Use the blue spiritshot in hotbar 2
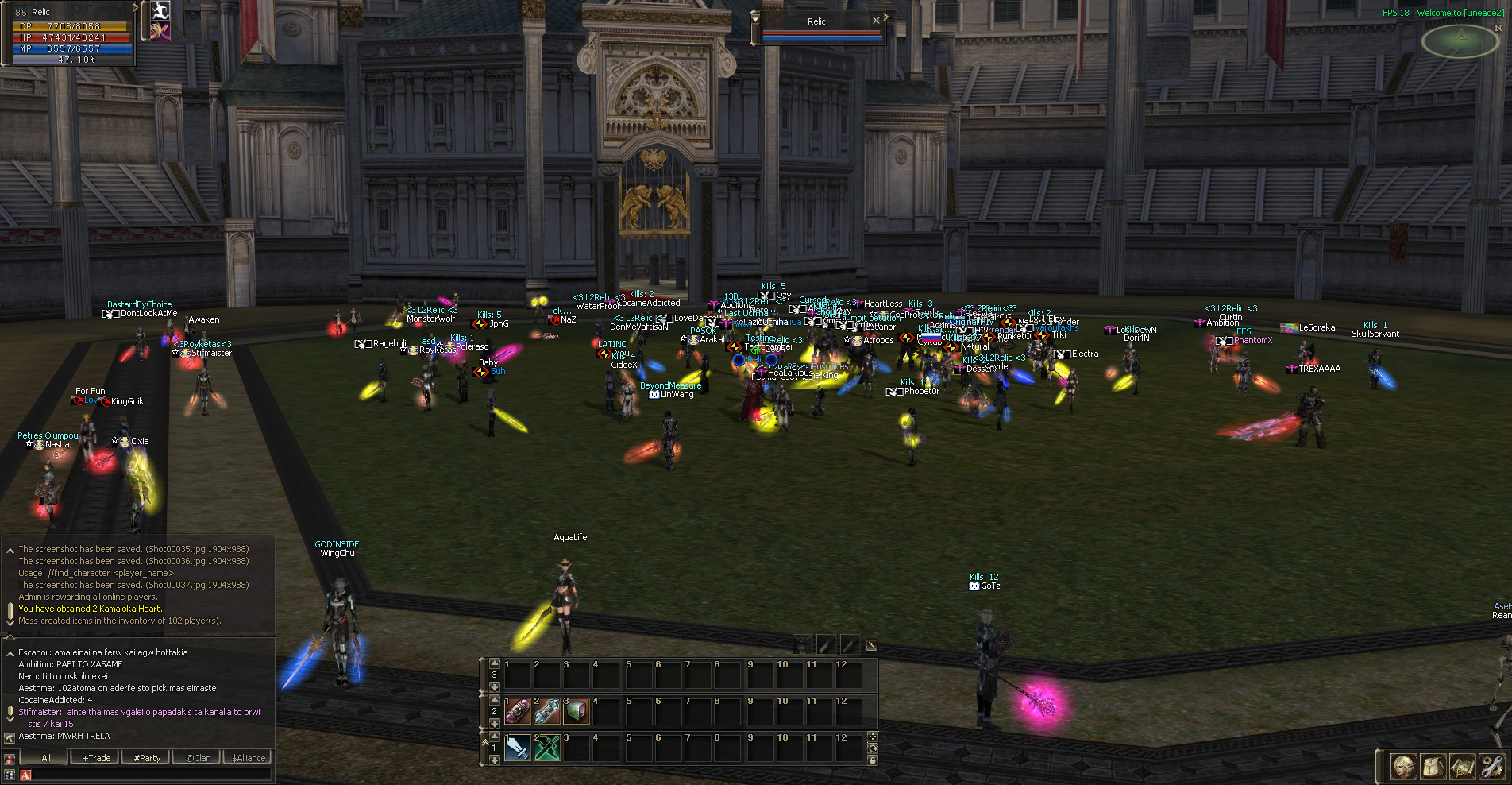The height and width of the screenshot is (785, 1512). 547,711
